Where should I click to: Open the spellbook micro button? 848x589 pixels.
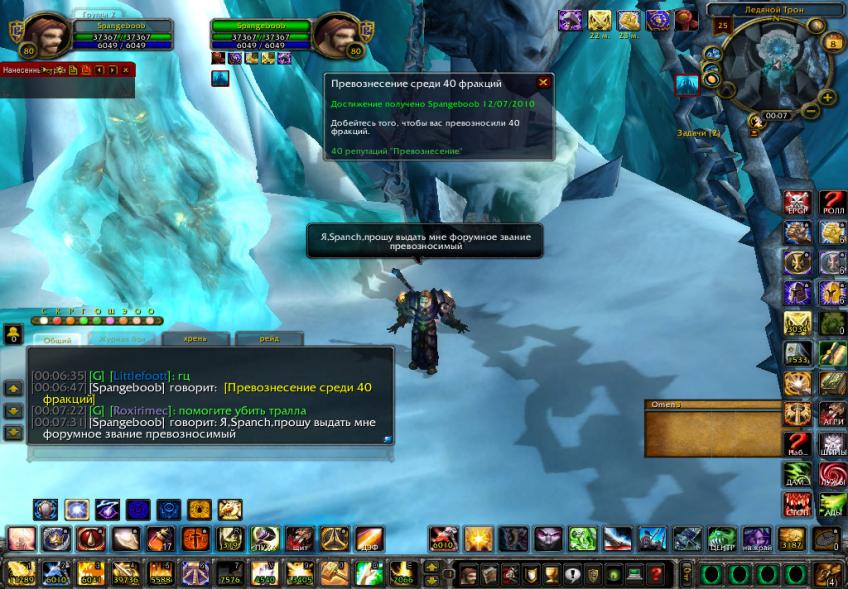pyautogui.click(x=489, y=575)
